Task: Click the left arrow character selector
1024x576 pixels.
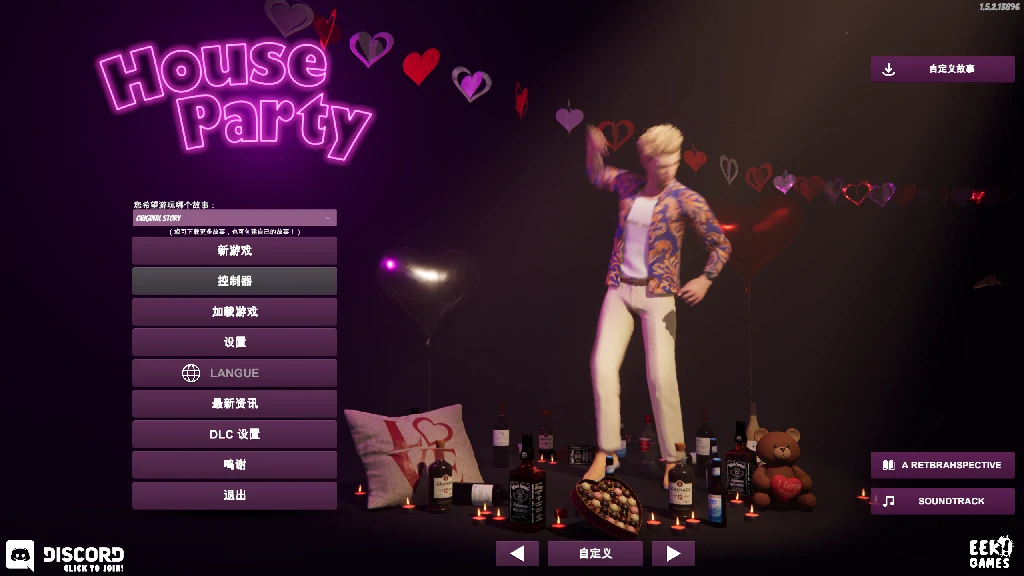Action: point(517,553)
